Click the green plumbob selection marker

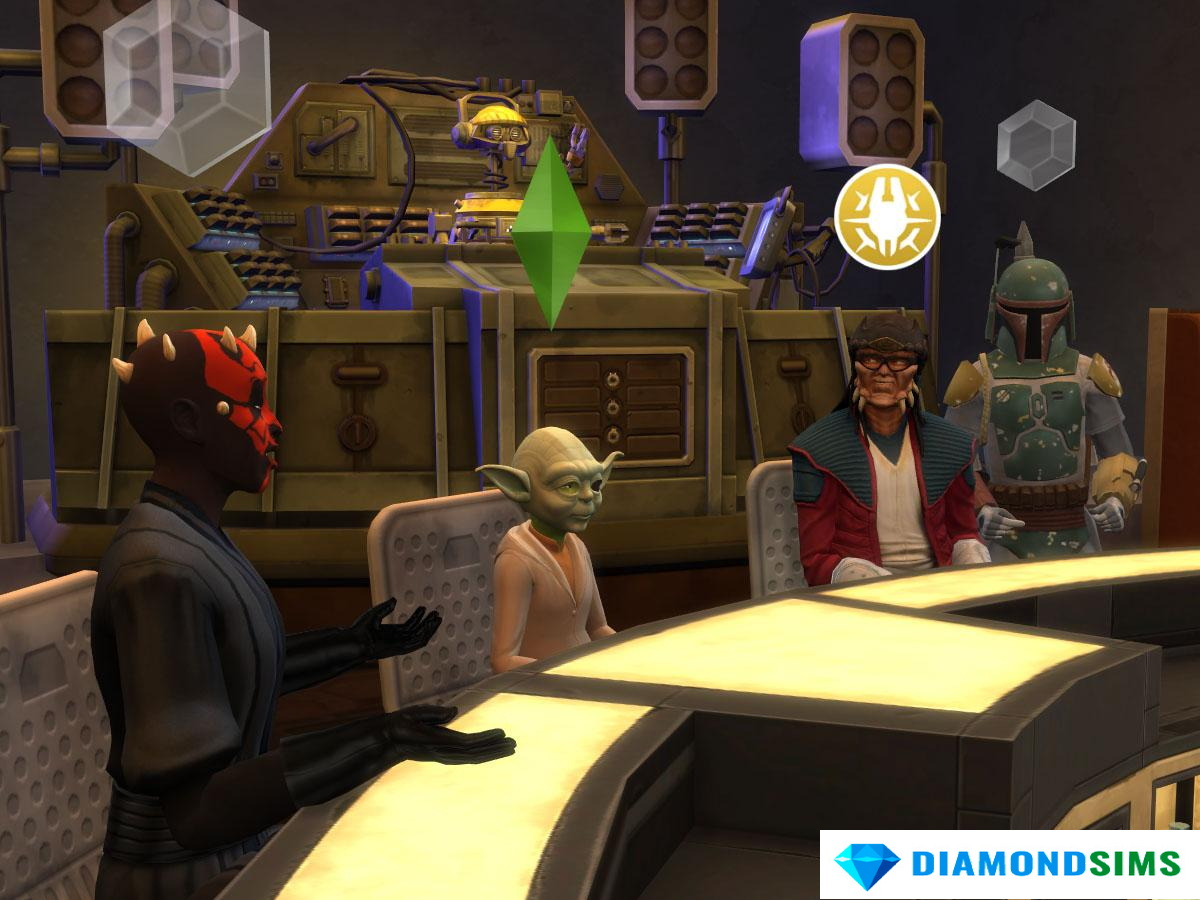click(550, 233)
